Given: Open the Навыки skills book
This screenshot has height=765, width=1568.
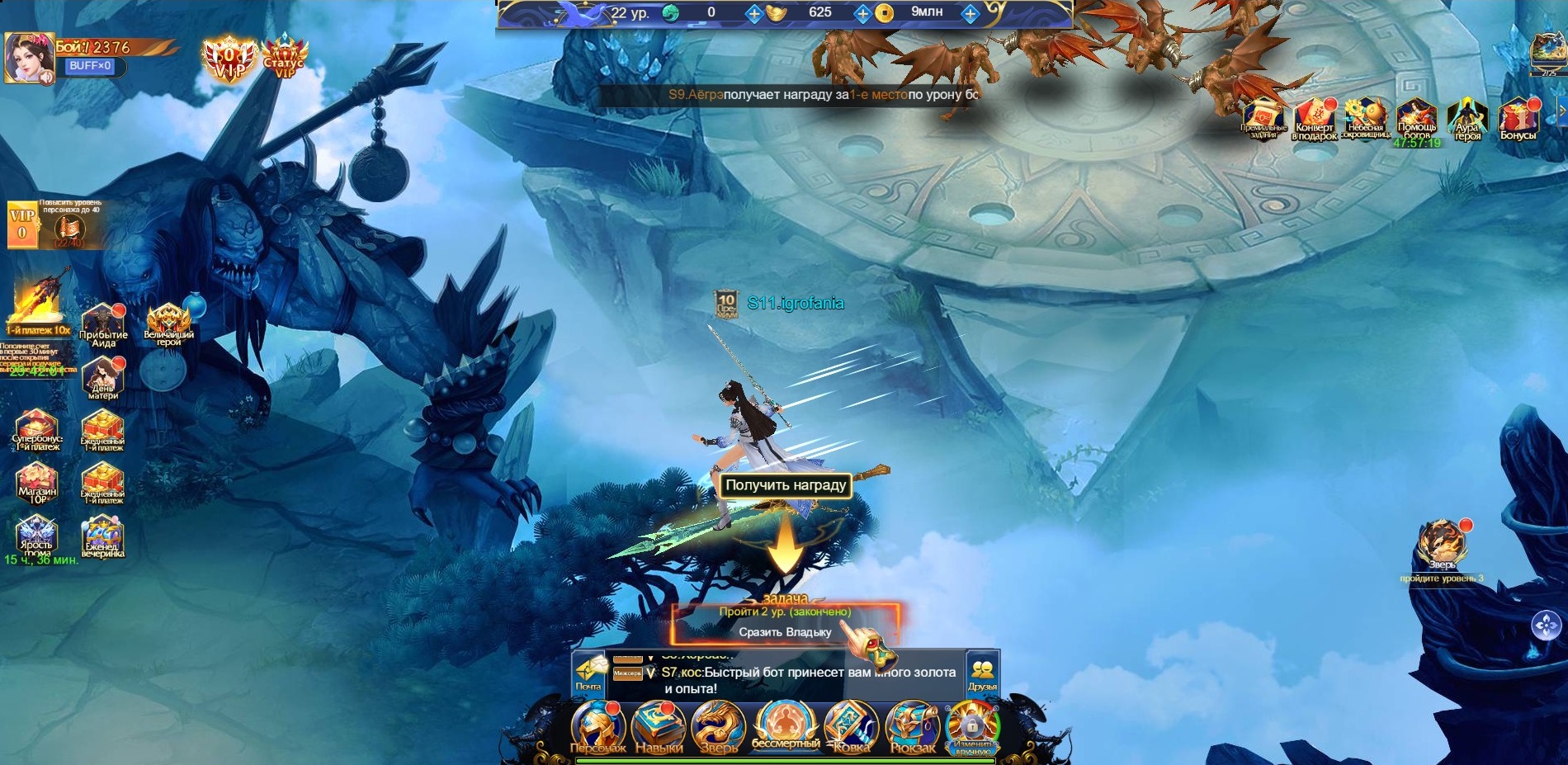Looking at the screenshot, I should coord(659,727).
